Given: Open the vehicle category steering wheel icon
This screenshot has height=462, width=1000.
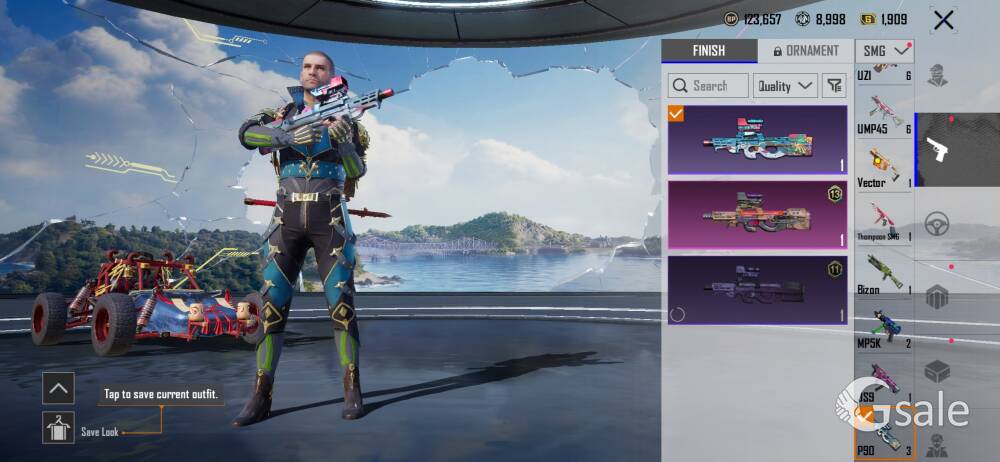Looking at the screenshot, I should pyautogui.click(x=937, y=223).
